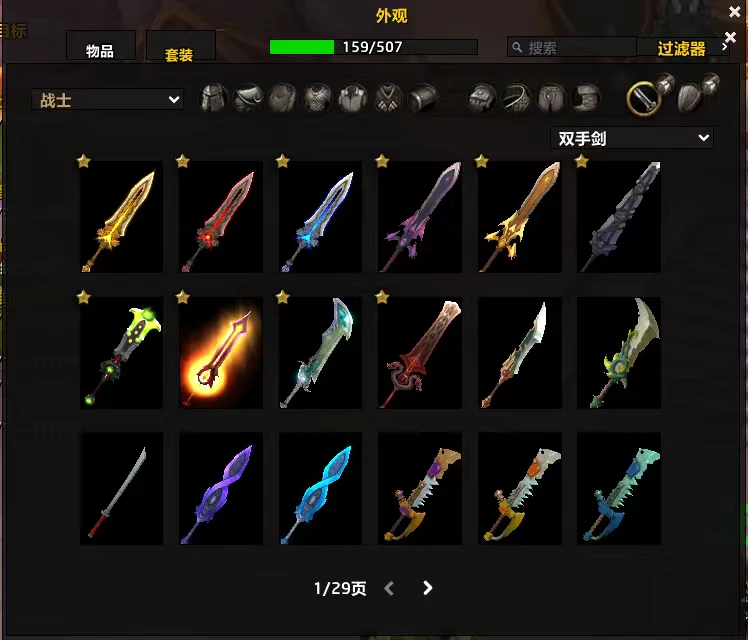The height and width of the screenshot is (640, 748).
Task: Open the 战士 class dropdown
Action: (107, 99)
